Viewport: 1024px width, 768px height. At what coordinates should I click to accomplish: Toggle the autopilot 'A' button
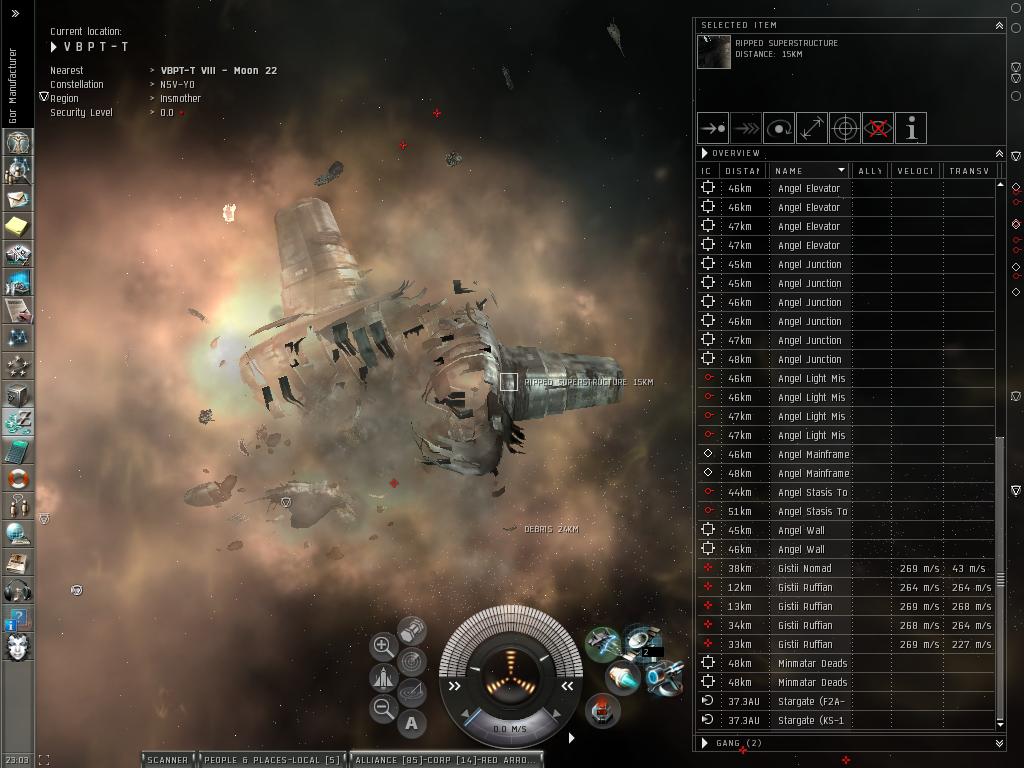pyautogui.click(x=412, y=722)
